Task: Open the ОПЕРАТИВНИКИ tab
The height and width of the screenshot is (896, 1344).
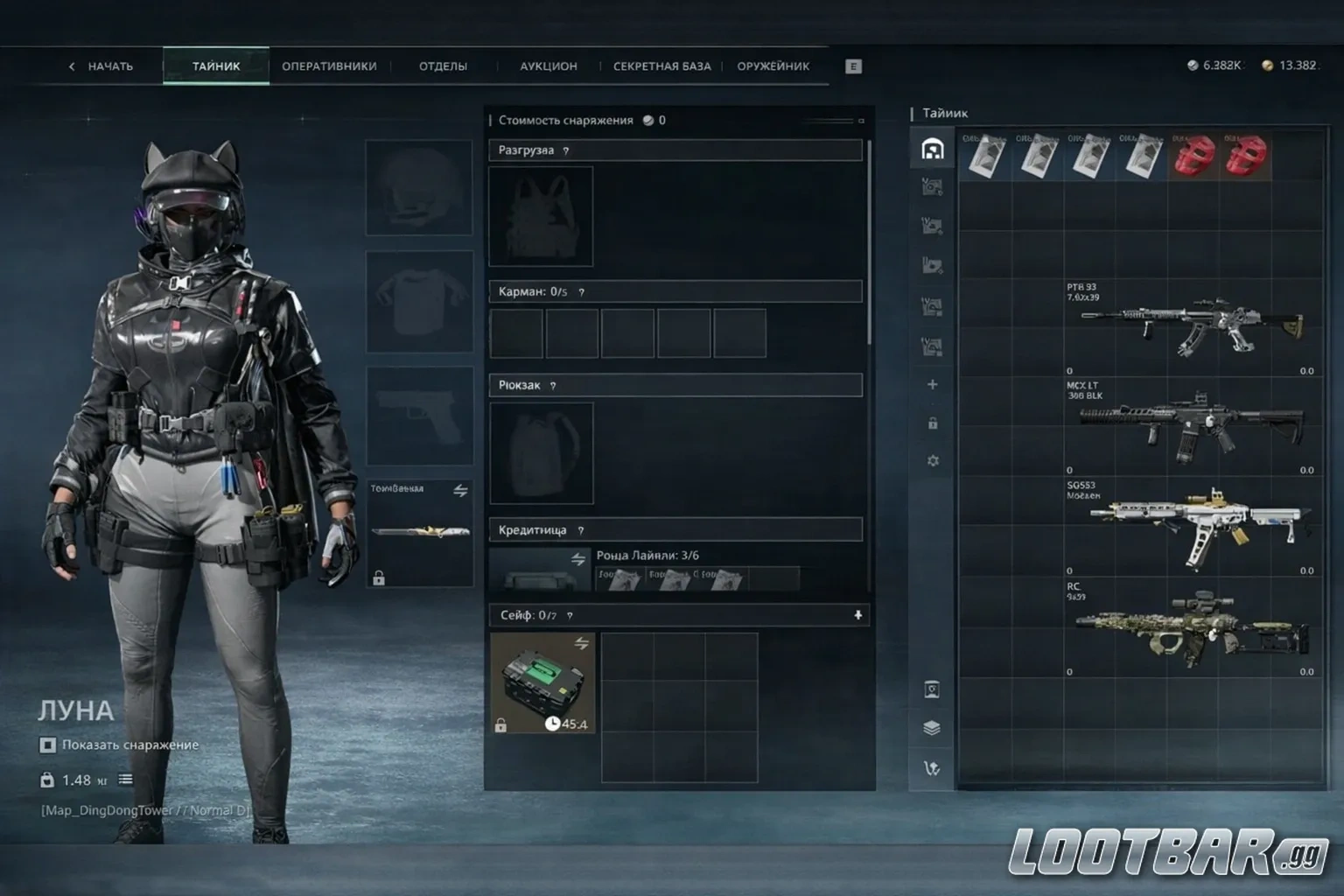Action: pos(329,66)
